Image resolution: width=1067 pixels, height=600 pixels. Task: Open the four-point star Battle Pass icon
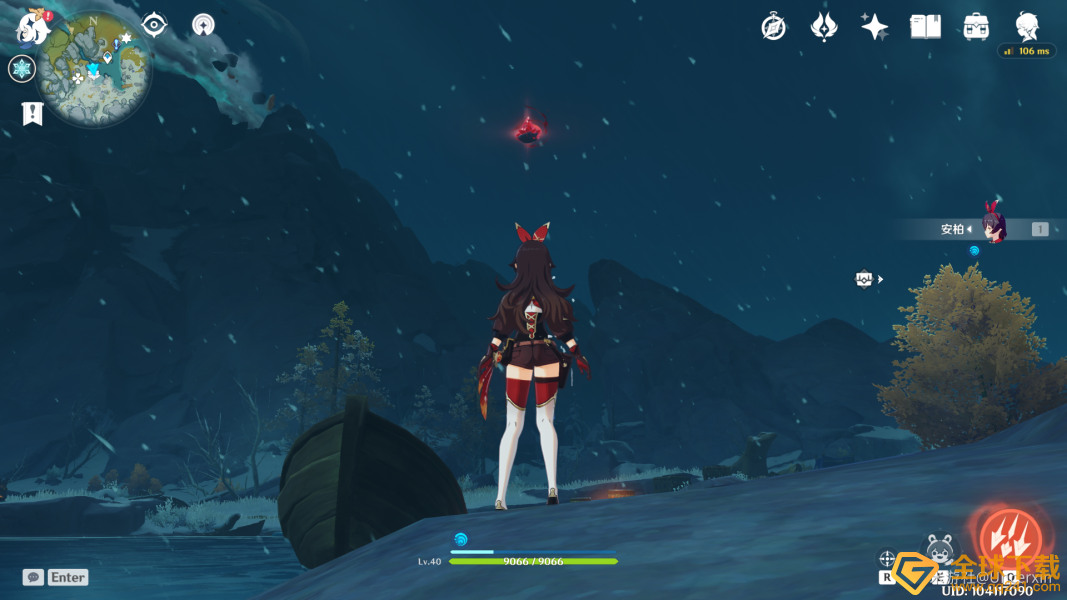[875, 27]
